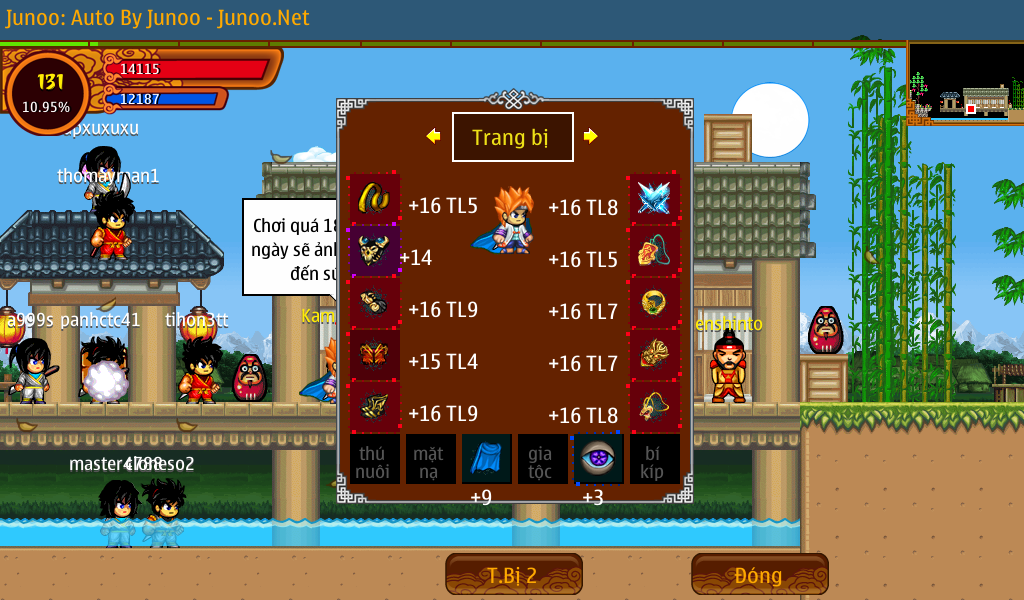Select the horned helmet slot marked +14
This screenshot has height=600, width=1024.
374,250
